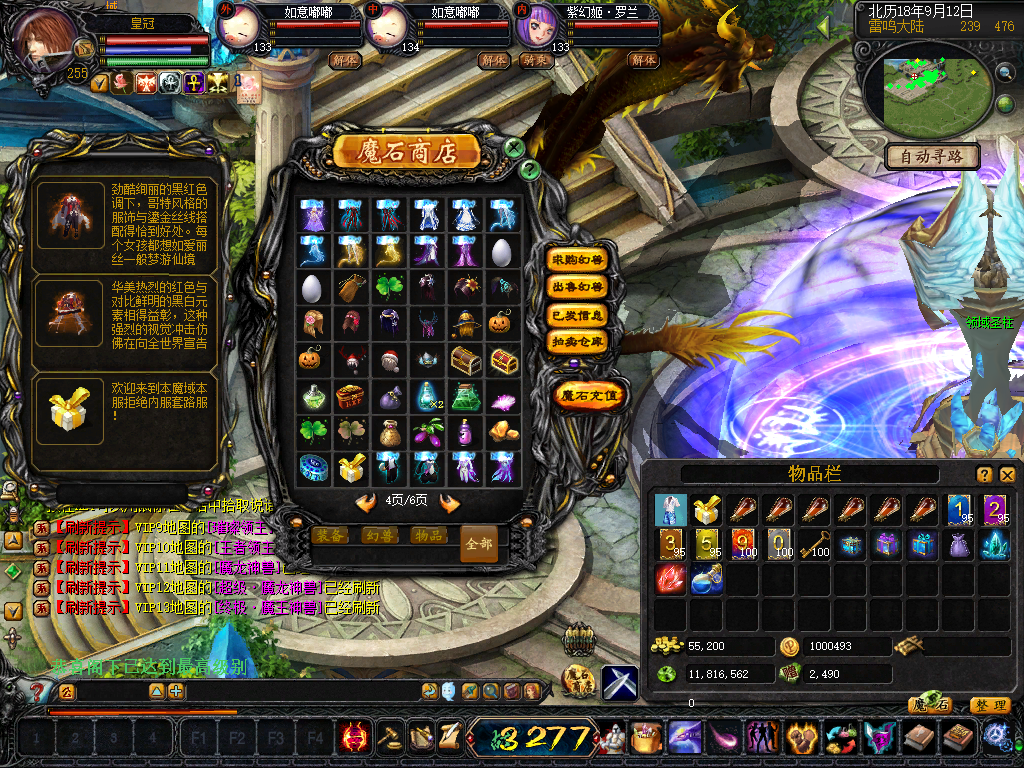
Task: Go to the next shop page arrow
Action: click(x=450, y=502)
